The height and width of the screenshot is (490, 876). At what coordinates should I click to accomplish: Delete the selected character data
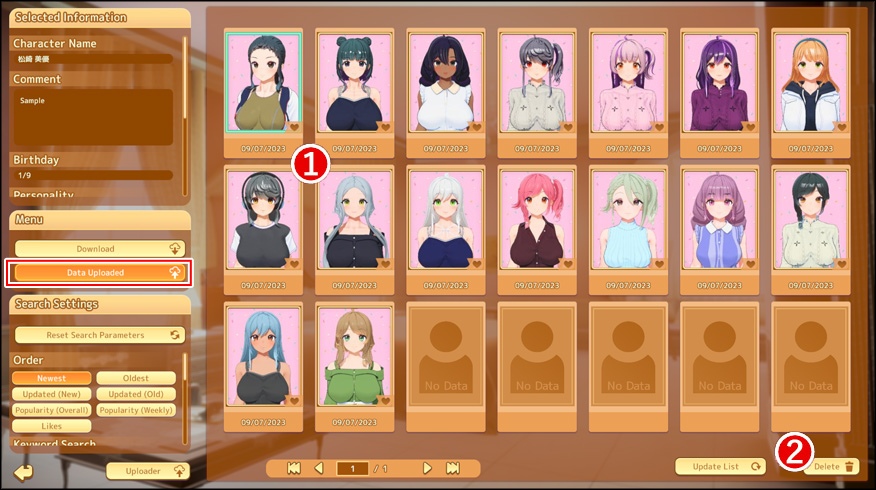[x=830, y=466]
